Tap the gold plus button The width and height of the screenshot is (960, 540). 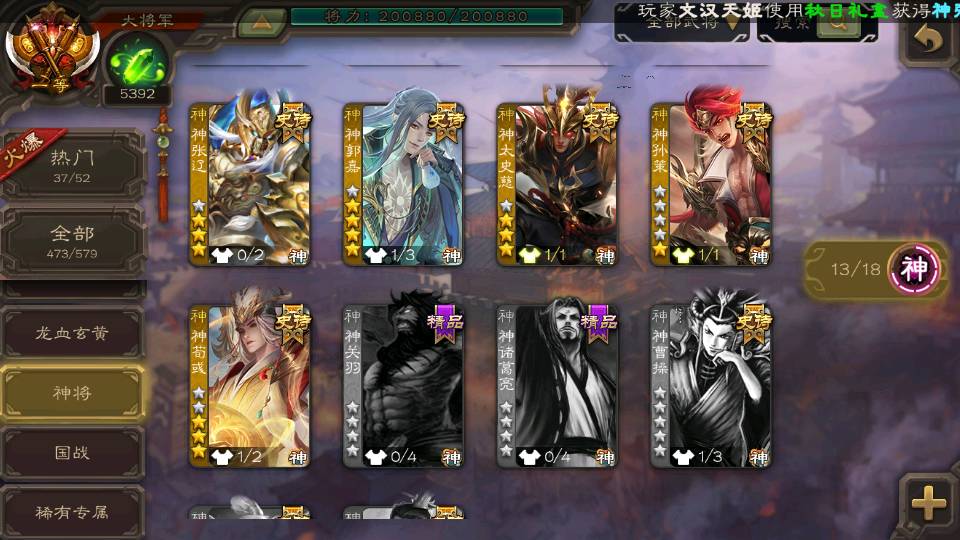[x=929, y=503]
